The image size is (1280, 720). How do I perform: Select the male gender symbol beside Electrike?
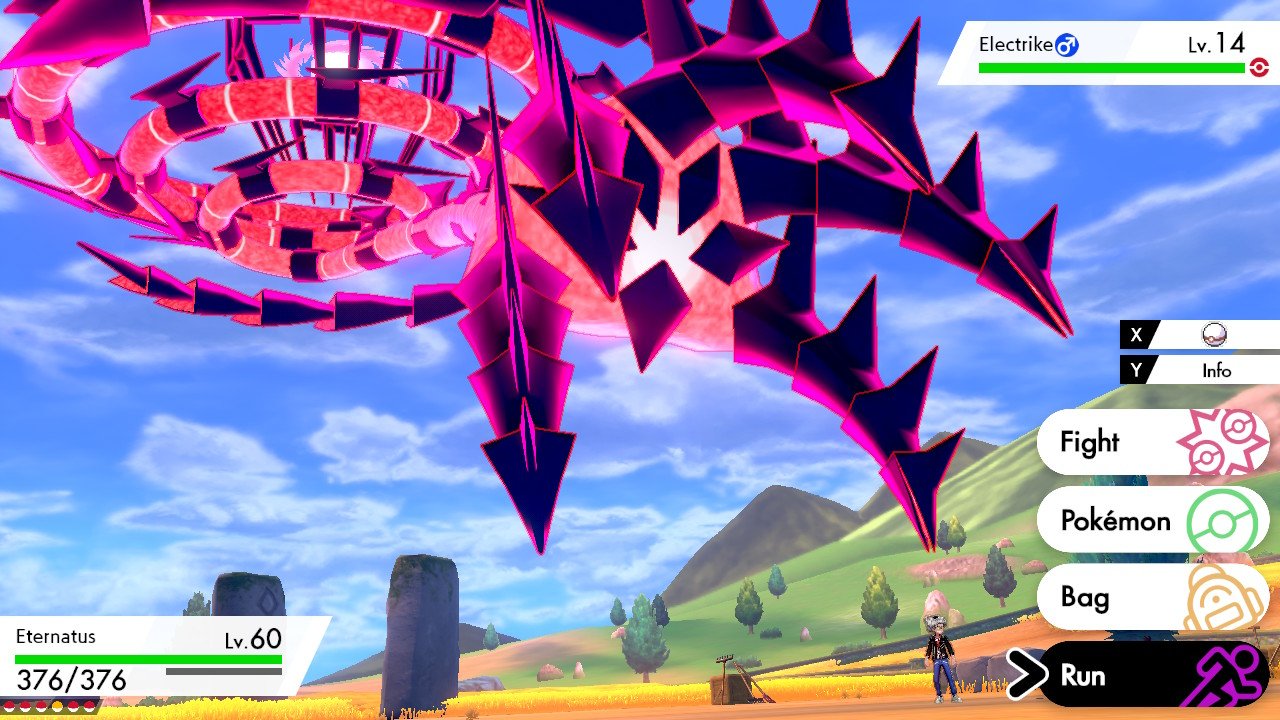coord(1067,44)
